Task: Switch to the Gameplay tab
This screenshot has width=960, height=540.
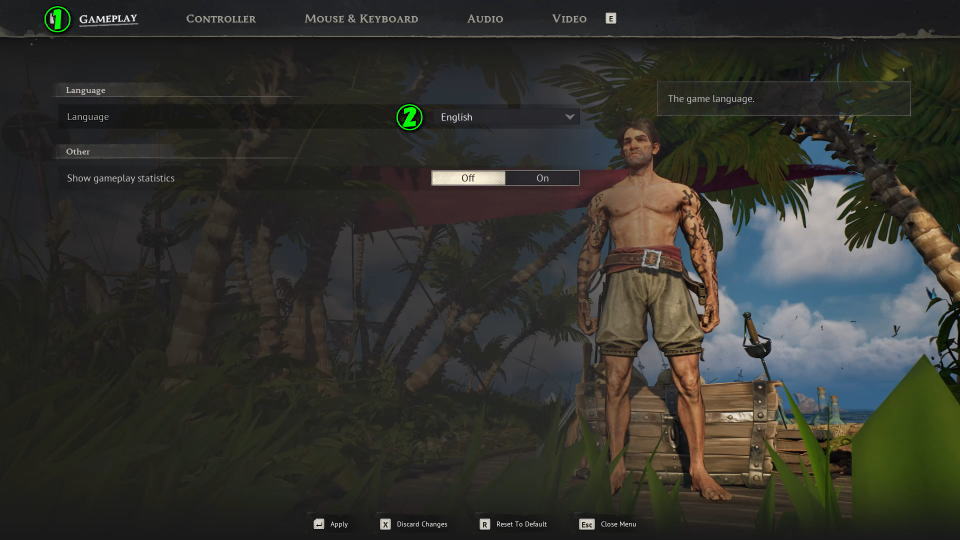Action: point(108,19)
